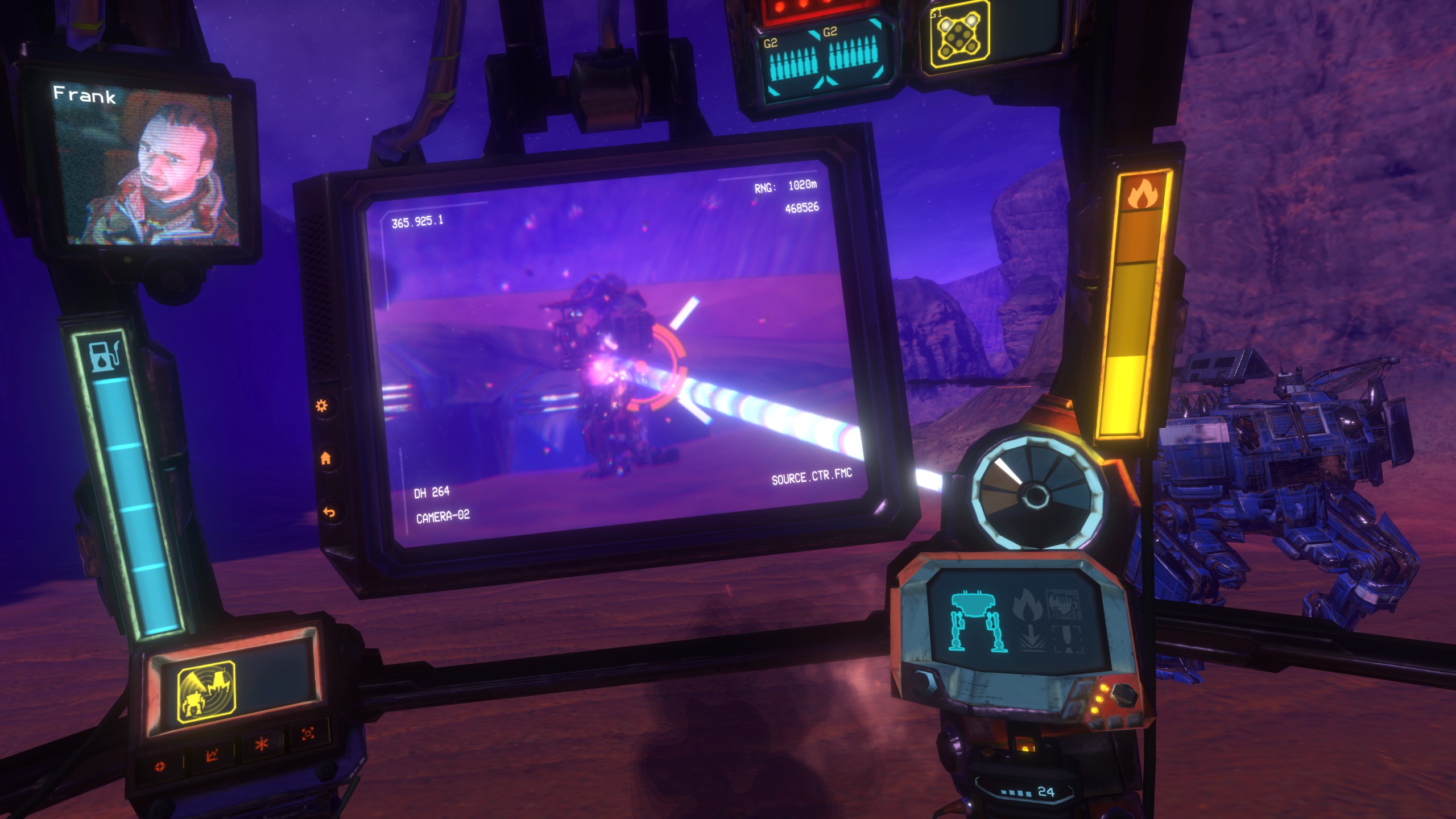Click the grey flame overheat indicator icon
This screenshot has height=819, width=1456.
point(1028,605)
